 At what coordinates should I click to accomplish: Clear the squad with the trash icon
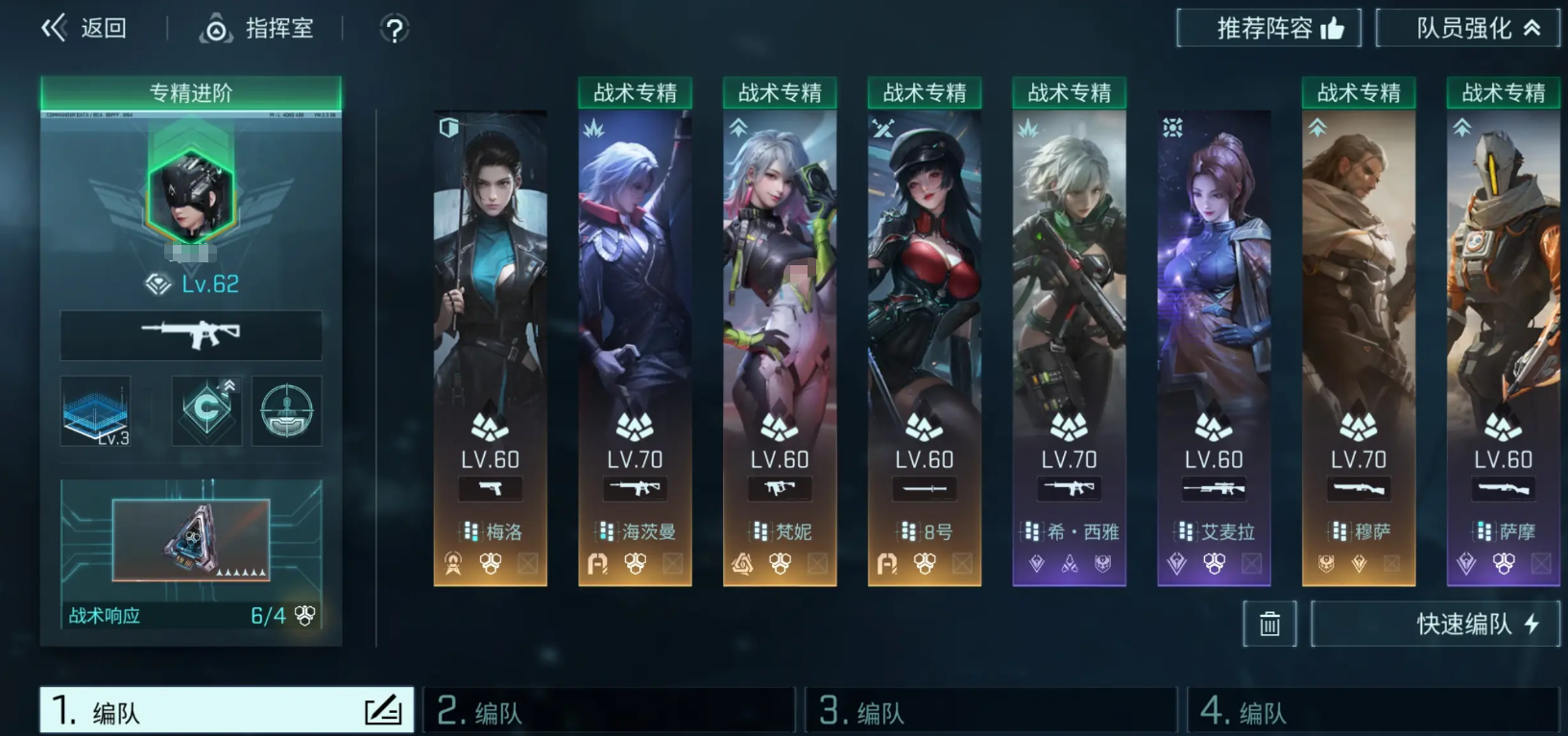coord(1269,624)
